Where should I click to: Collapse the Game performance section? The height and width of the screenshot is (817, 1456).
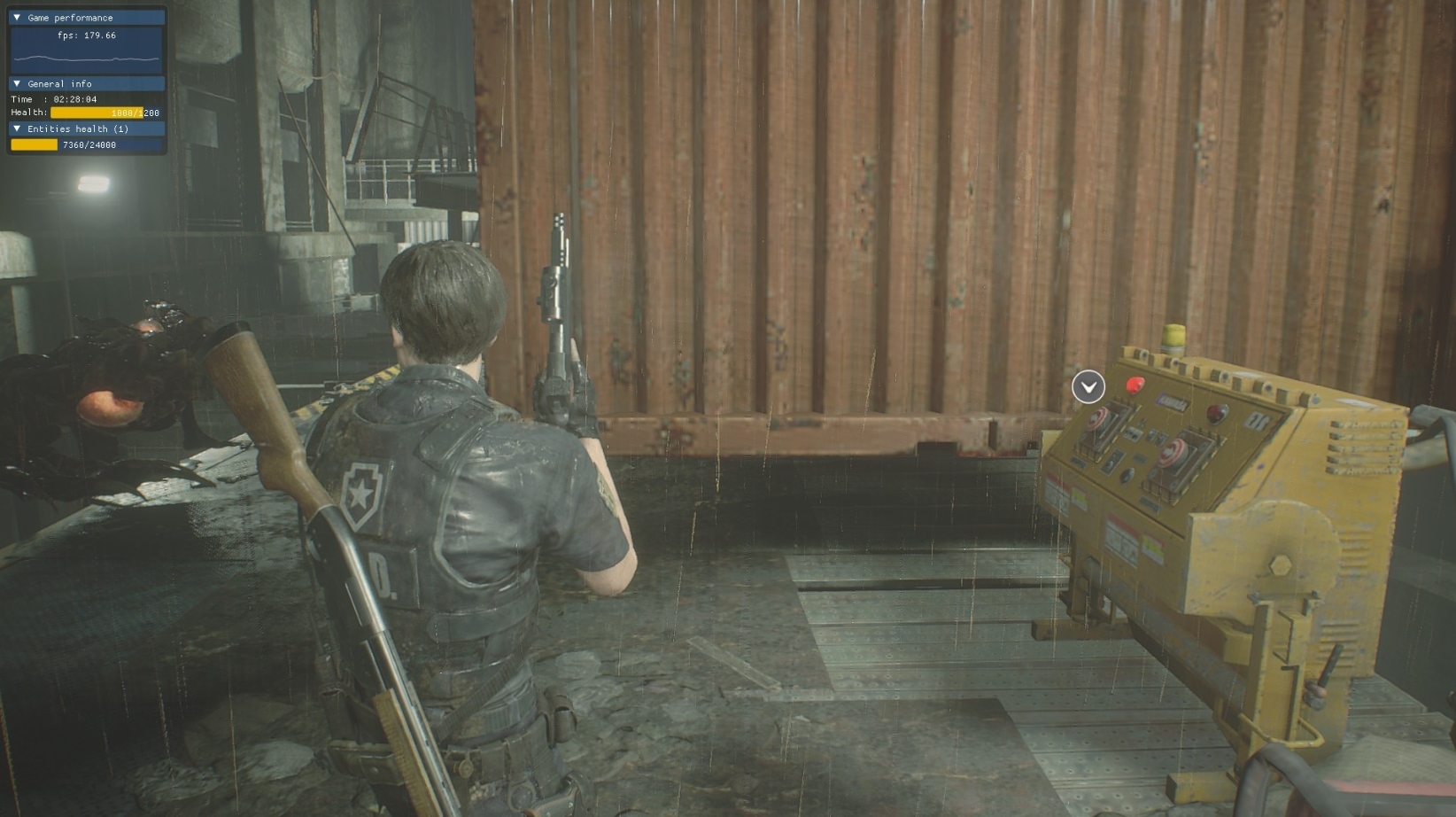pos(17,18)
